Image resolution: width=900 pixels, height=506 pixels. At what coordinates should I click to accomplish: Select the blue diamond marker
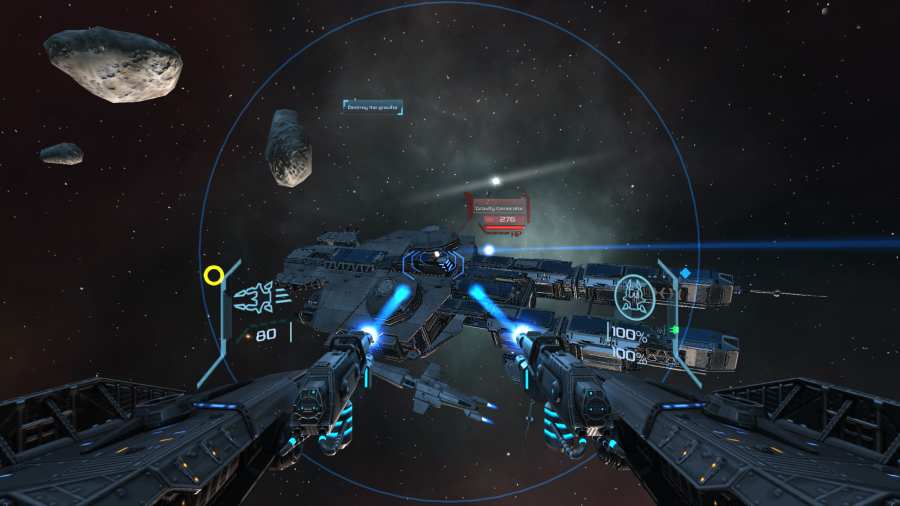(x=685, y=272)
